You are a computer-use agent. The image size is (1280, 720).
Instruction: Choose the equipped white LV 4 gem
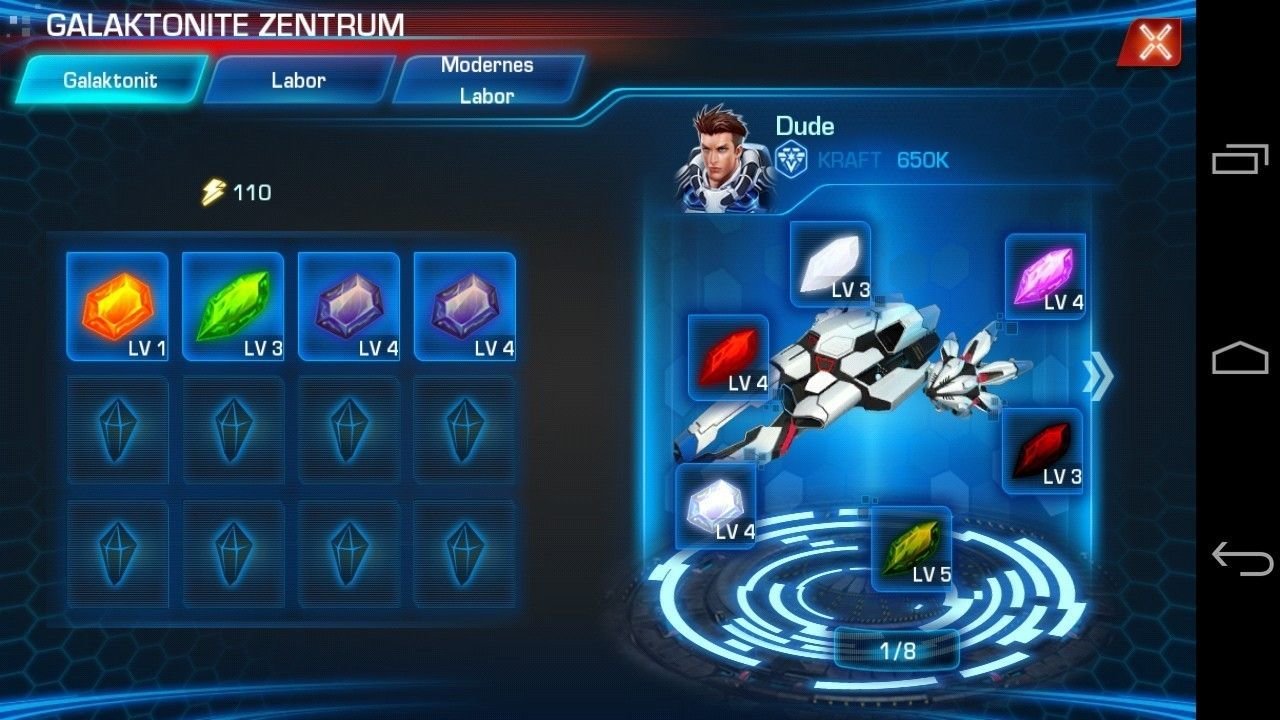716,505
